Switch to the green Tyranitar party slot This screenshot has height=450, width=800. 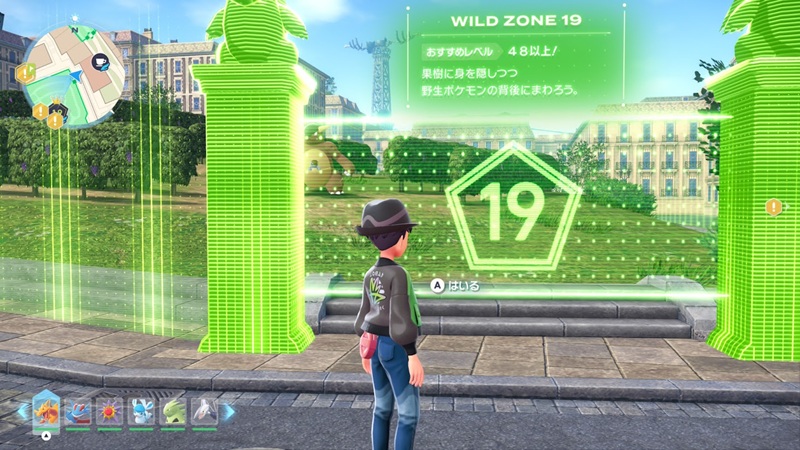[171, 409]
